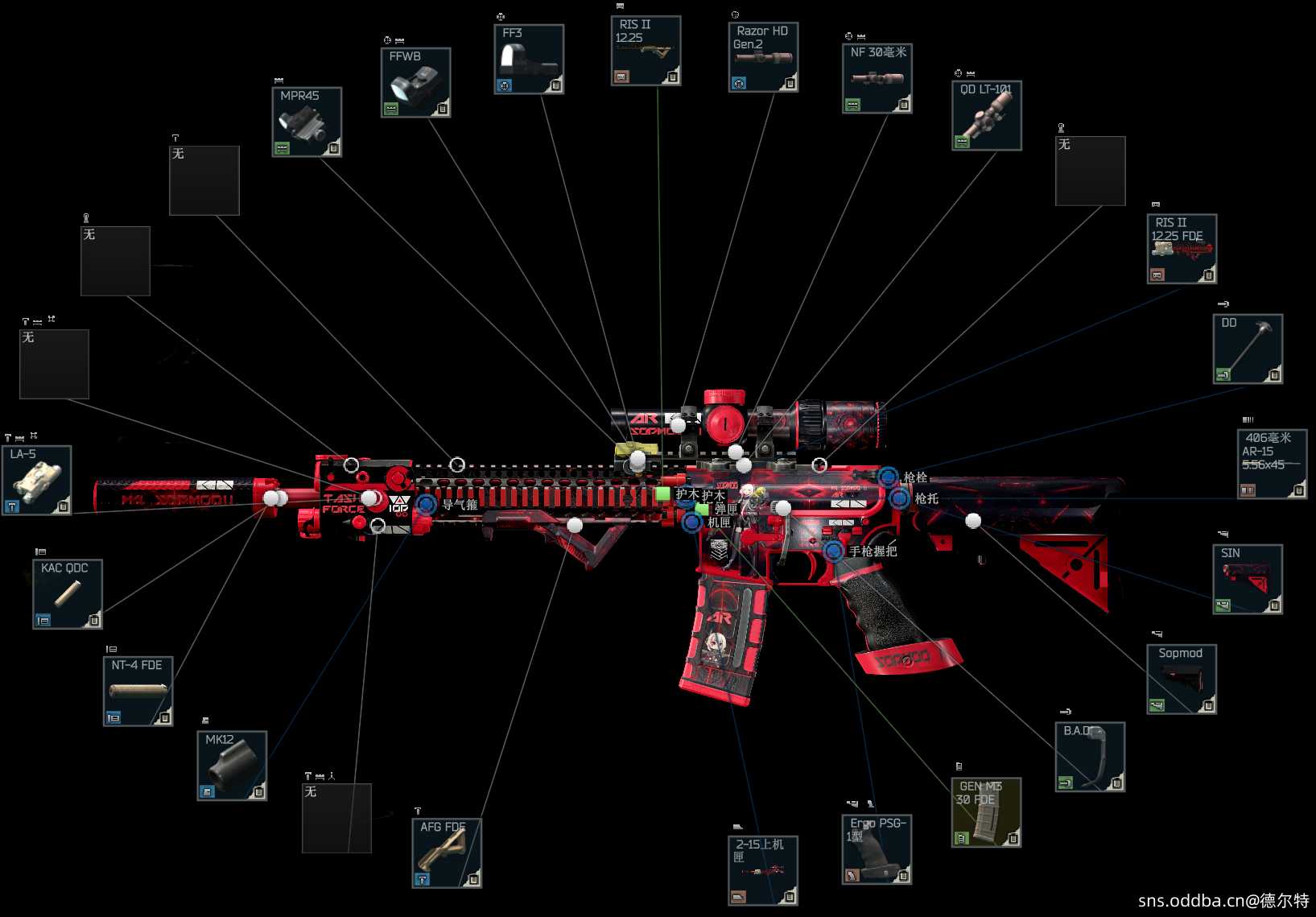Open the NF 30mm scope mount slot
The height and width of the screenshot is (917, 1316).
click(877, 79)
